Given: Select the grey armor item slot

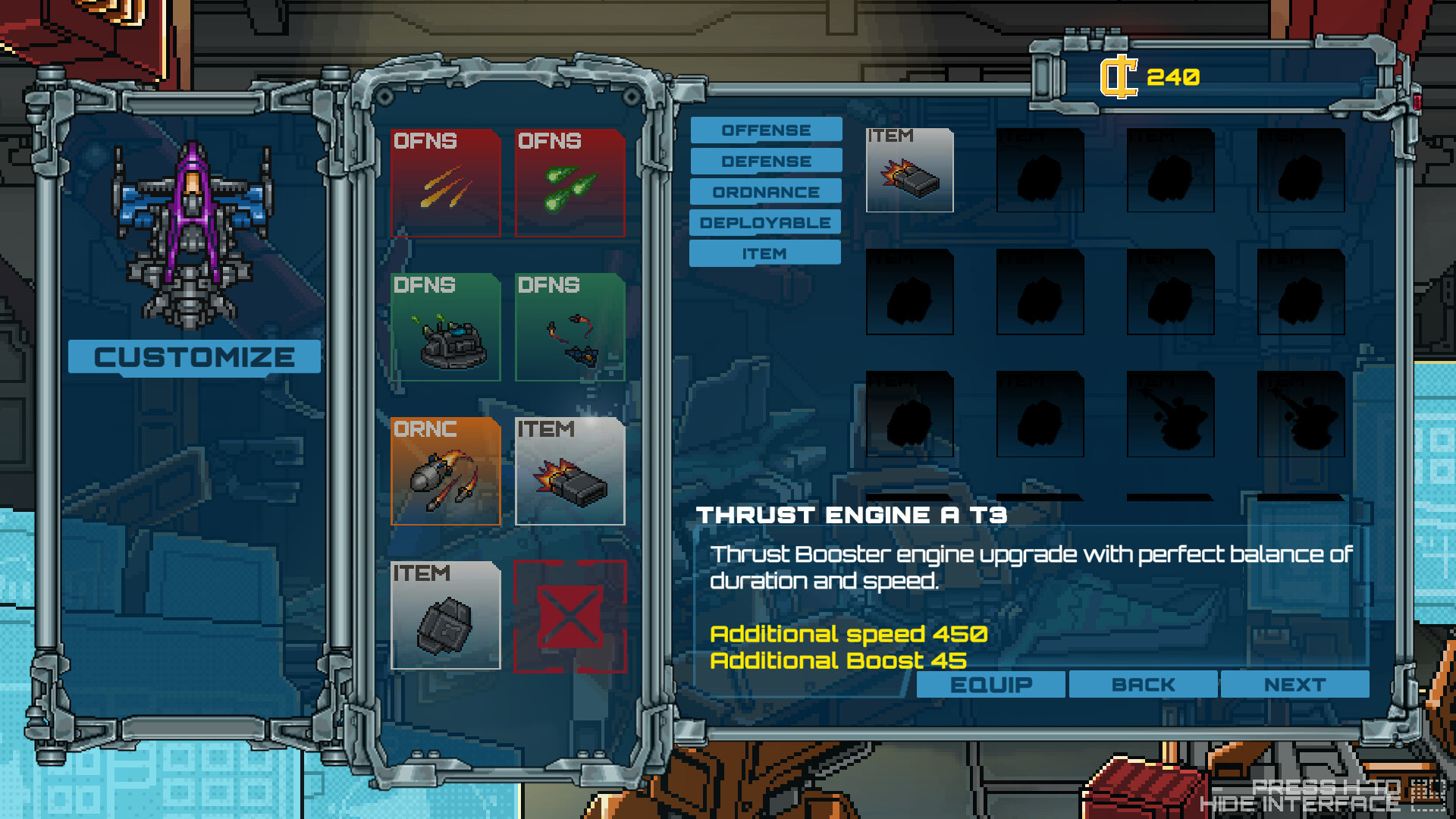Looking at the screenshot, I should coord(445,615).
